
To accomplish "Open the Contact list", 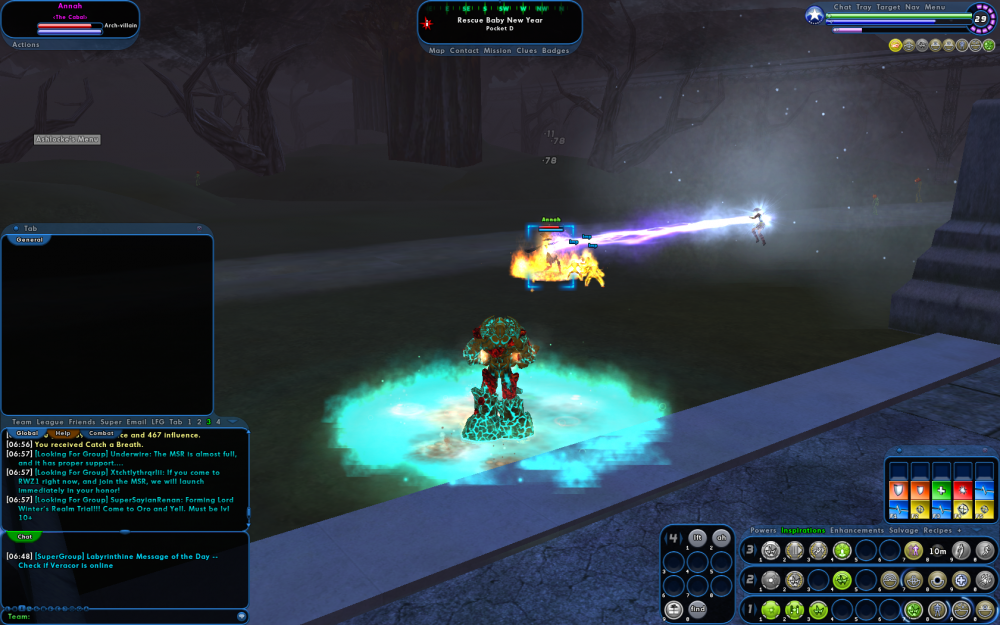I will pos(464,50).
